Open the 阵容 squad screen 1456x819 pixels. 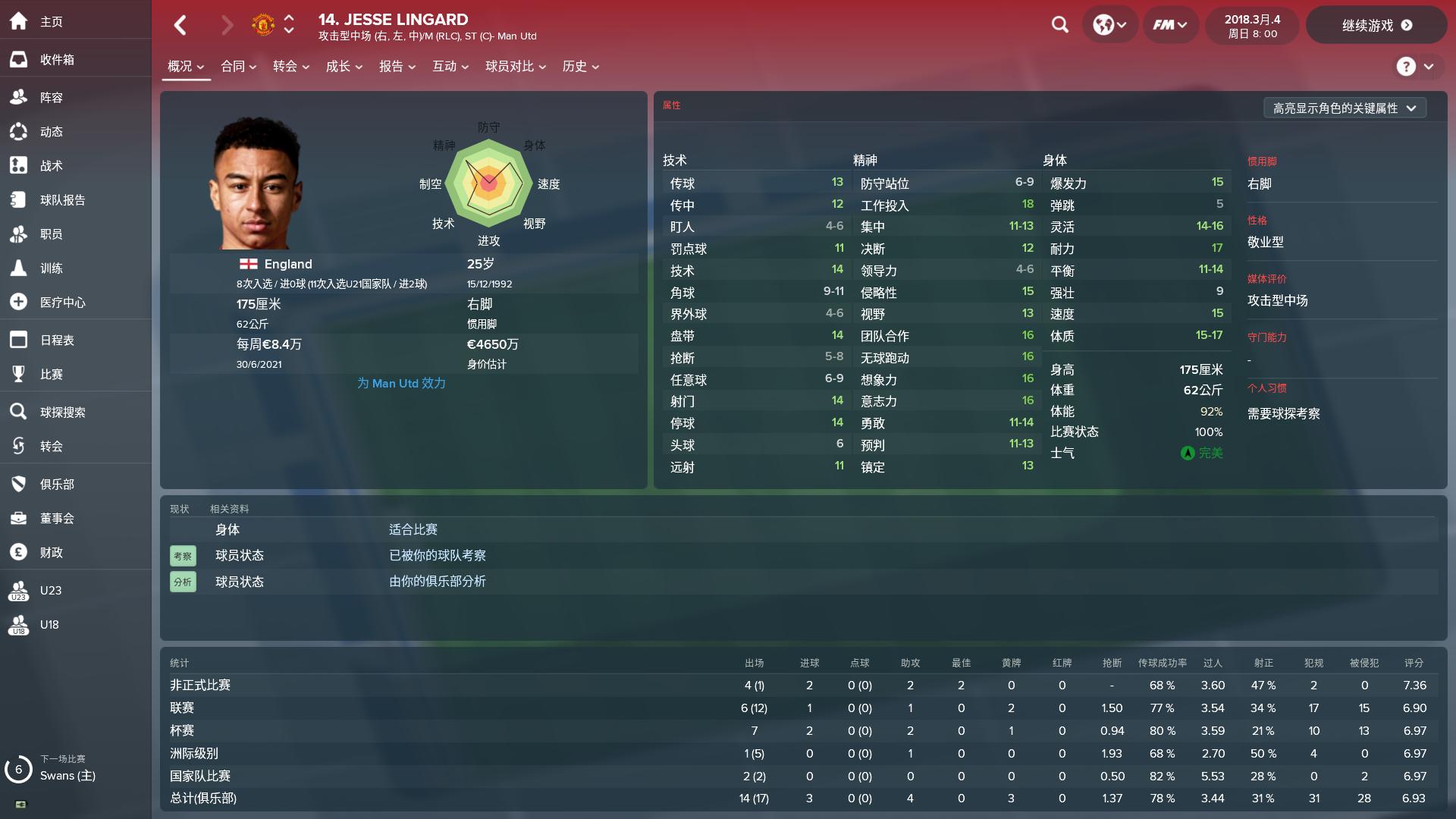[52, 97]
